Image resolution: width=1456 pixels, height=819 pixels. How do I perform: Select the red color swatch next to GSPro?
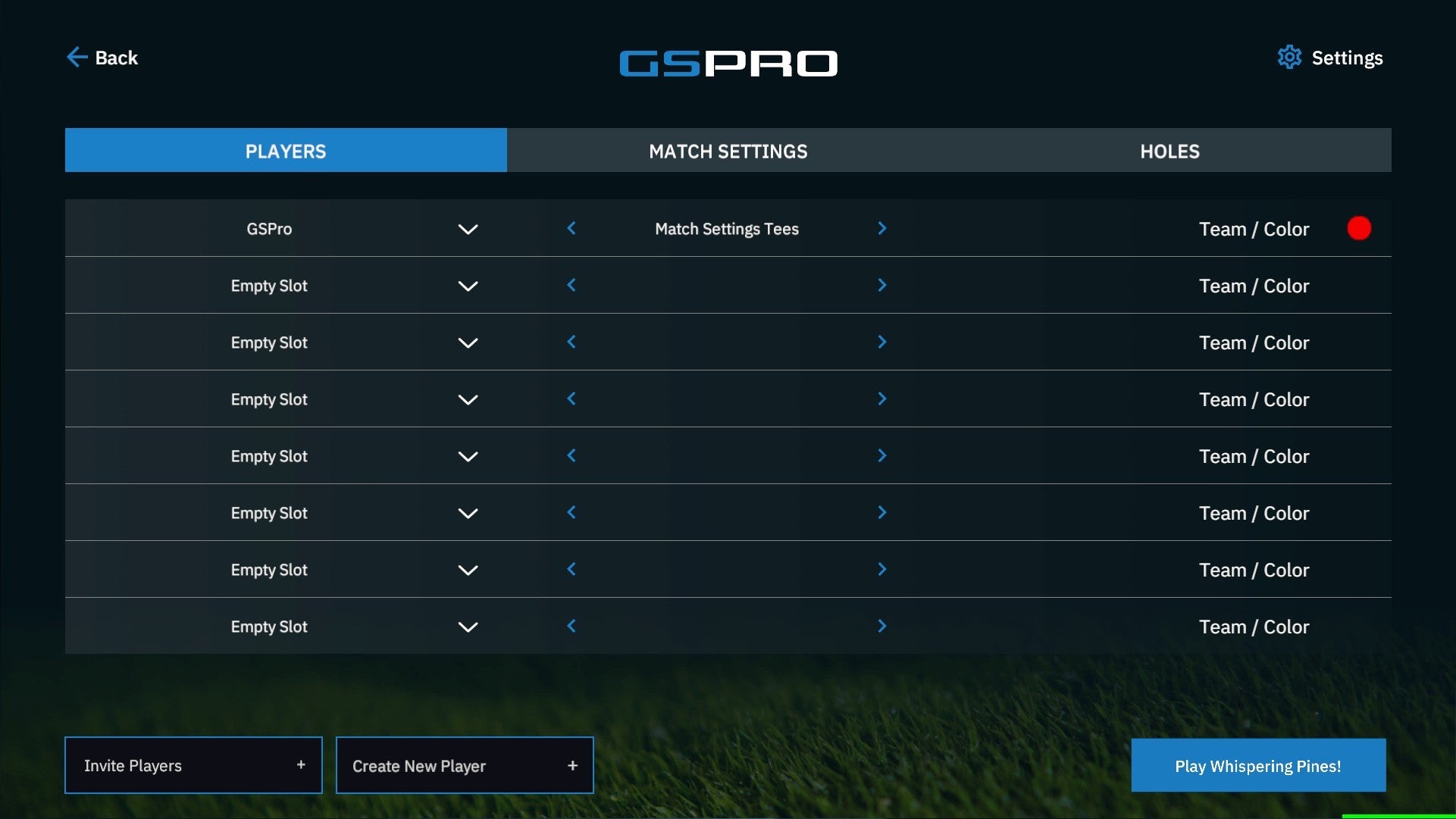1359,228
